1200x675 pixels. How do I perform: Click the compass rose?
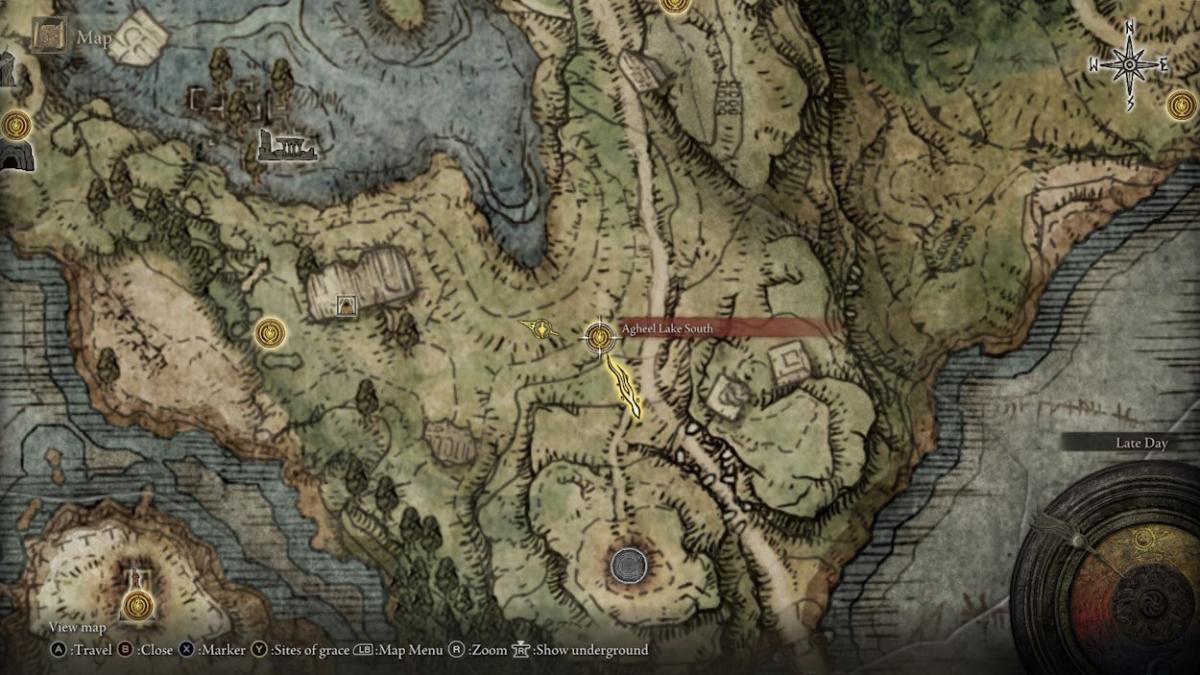click(x=1129, y=65)
